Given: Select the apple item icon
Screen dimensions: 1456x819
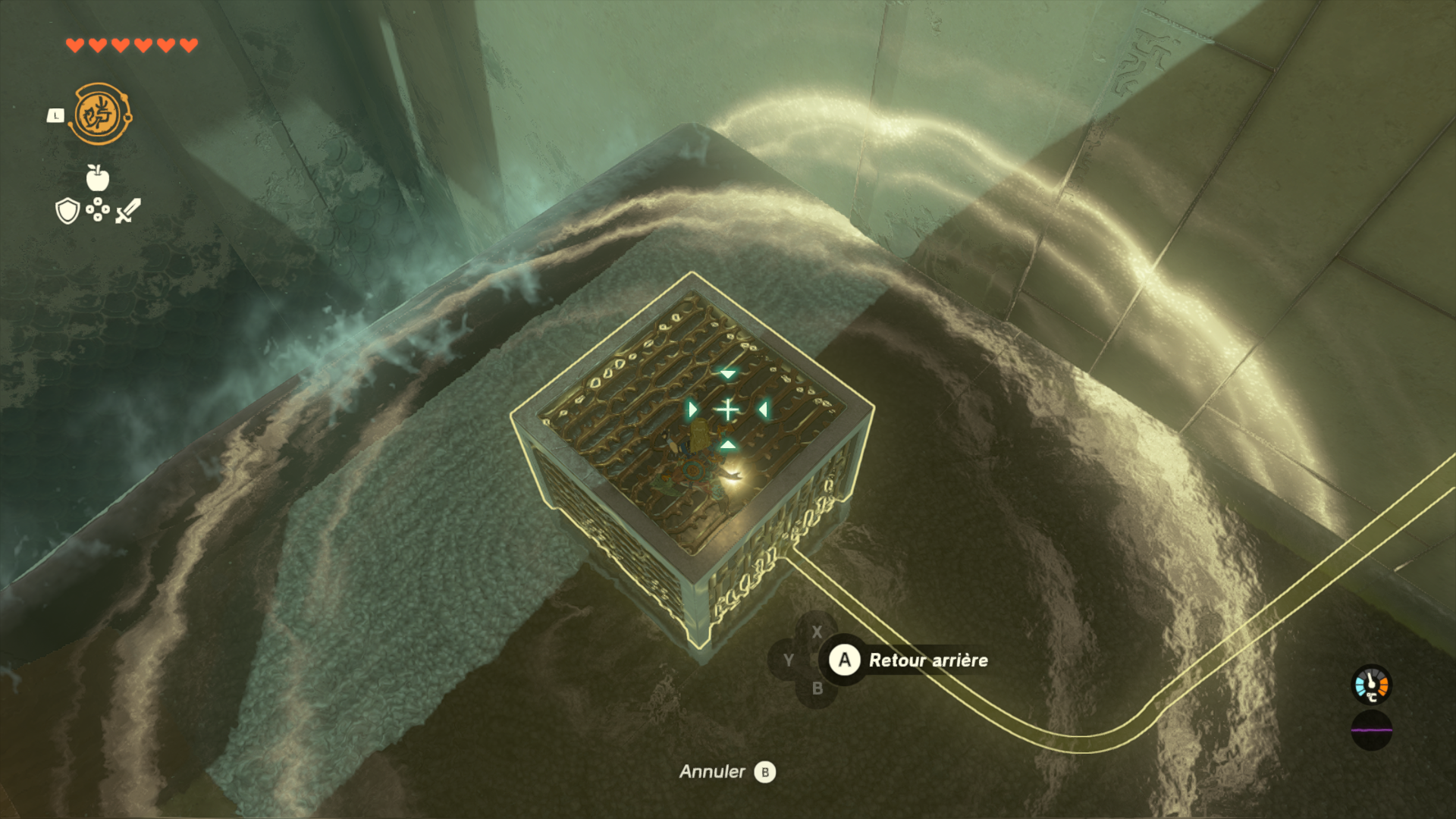Looking at the screenshot, I should [98, 177].
